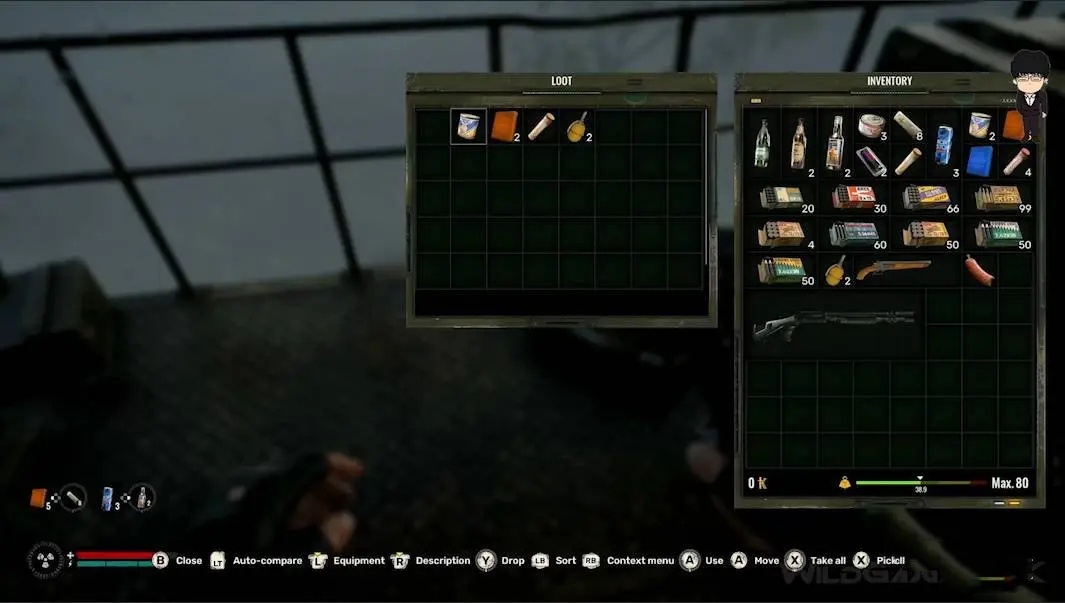Select the condensed milk can in loot

point(468,126)
